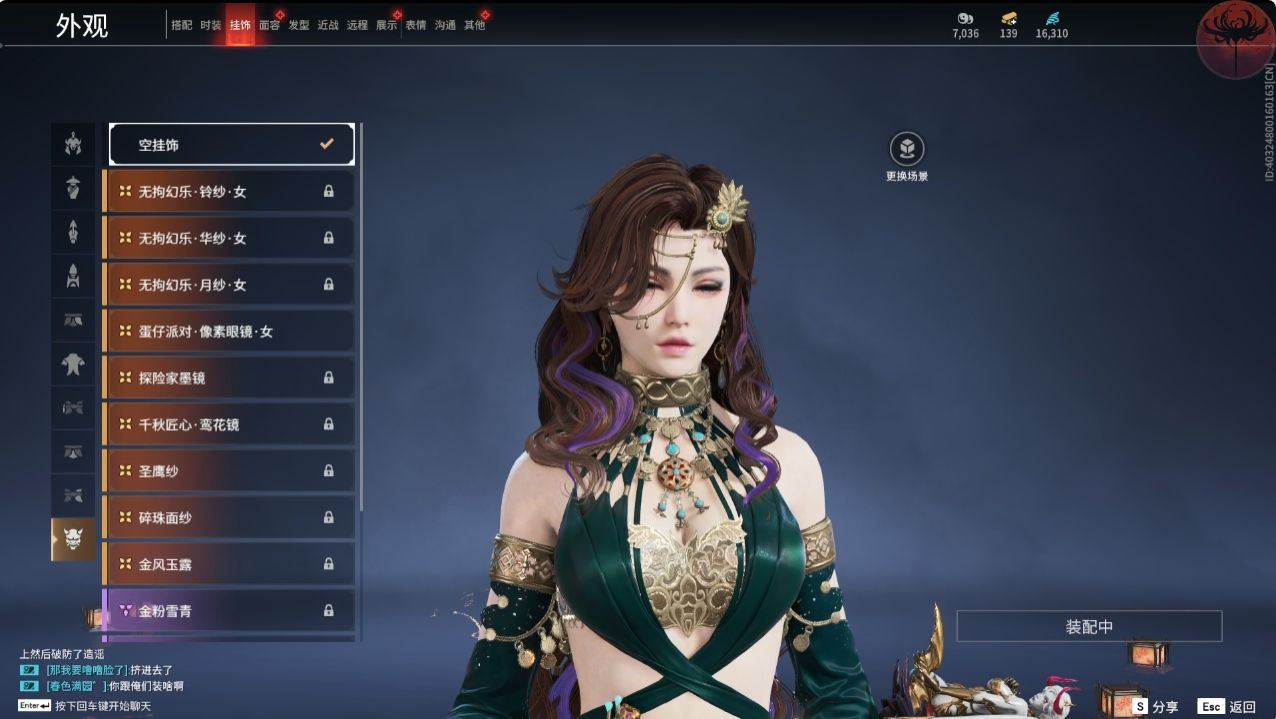Choose the 金风玉露 accessory
This screenshot has height=719, width=1276.
click(230, 564)
